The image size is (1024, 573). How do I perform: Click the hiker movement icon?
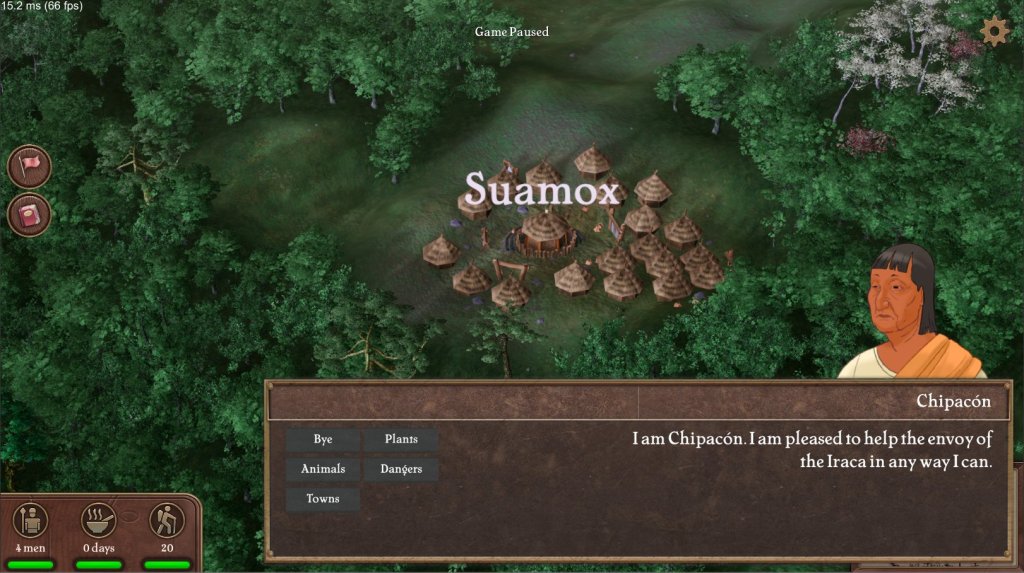(167, 520)
